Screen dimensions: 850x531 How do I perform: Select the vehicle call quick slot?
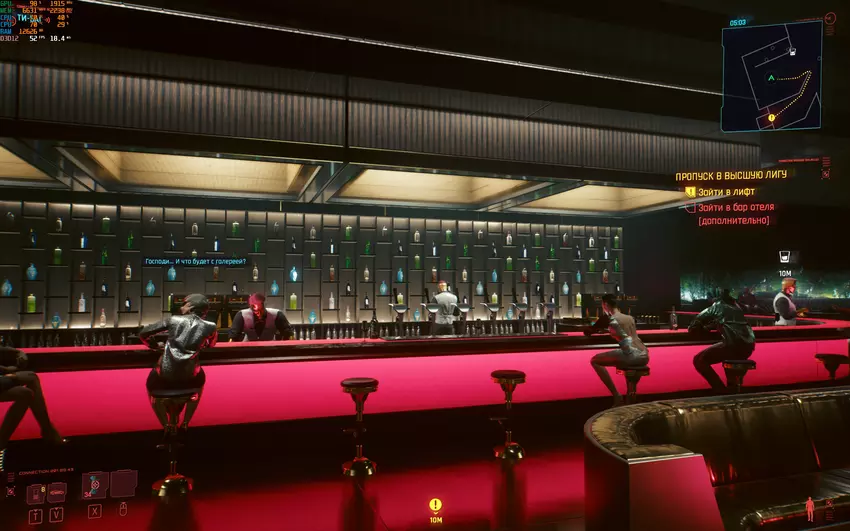[58, 491]
